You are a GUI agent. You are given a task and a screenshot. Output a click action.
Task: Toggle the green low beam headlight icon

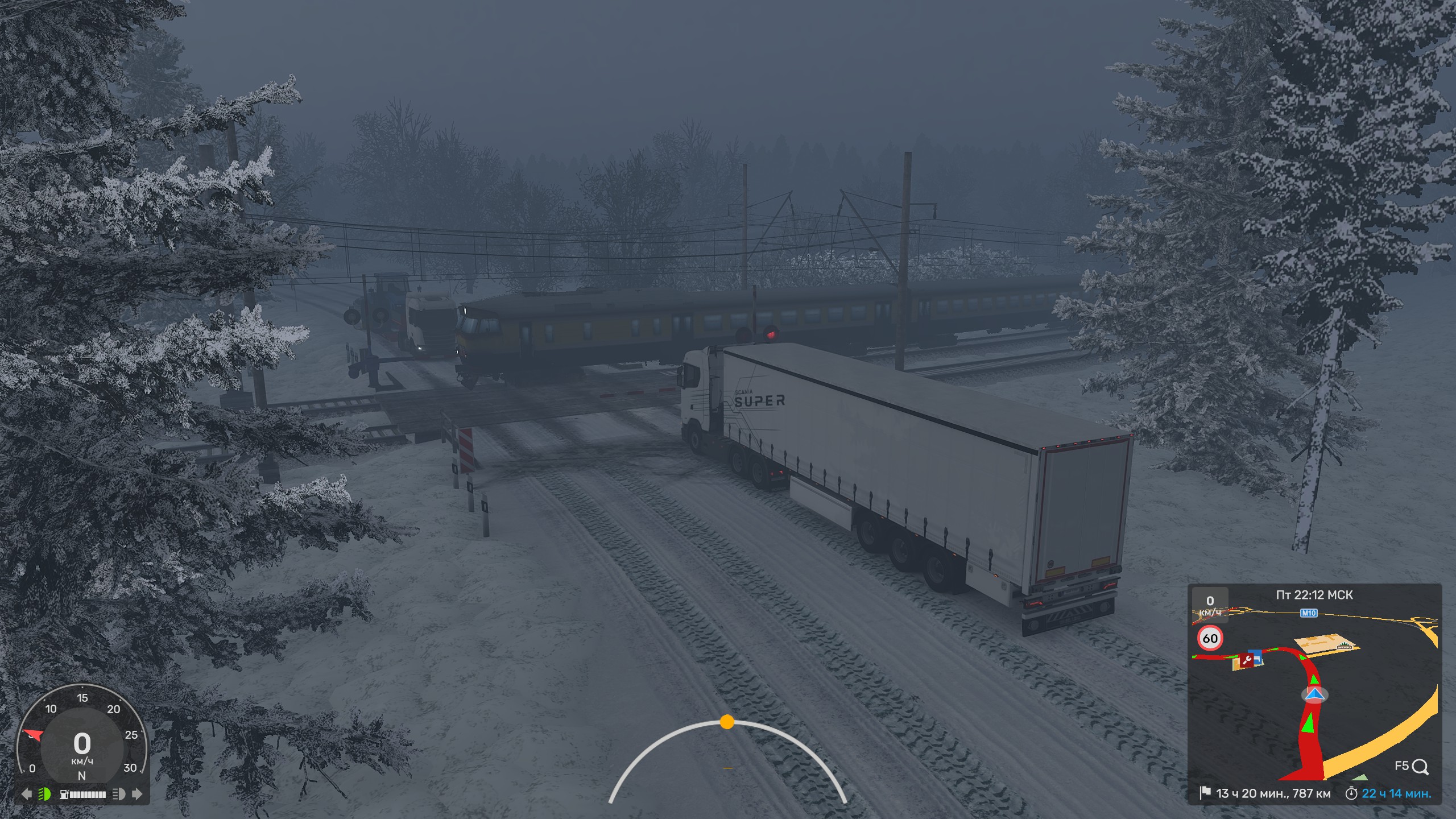(x=44, y=794)
